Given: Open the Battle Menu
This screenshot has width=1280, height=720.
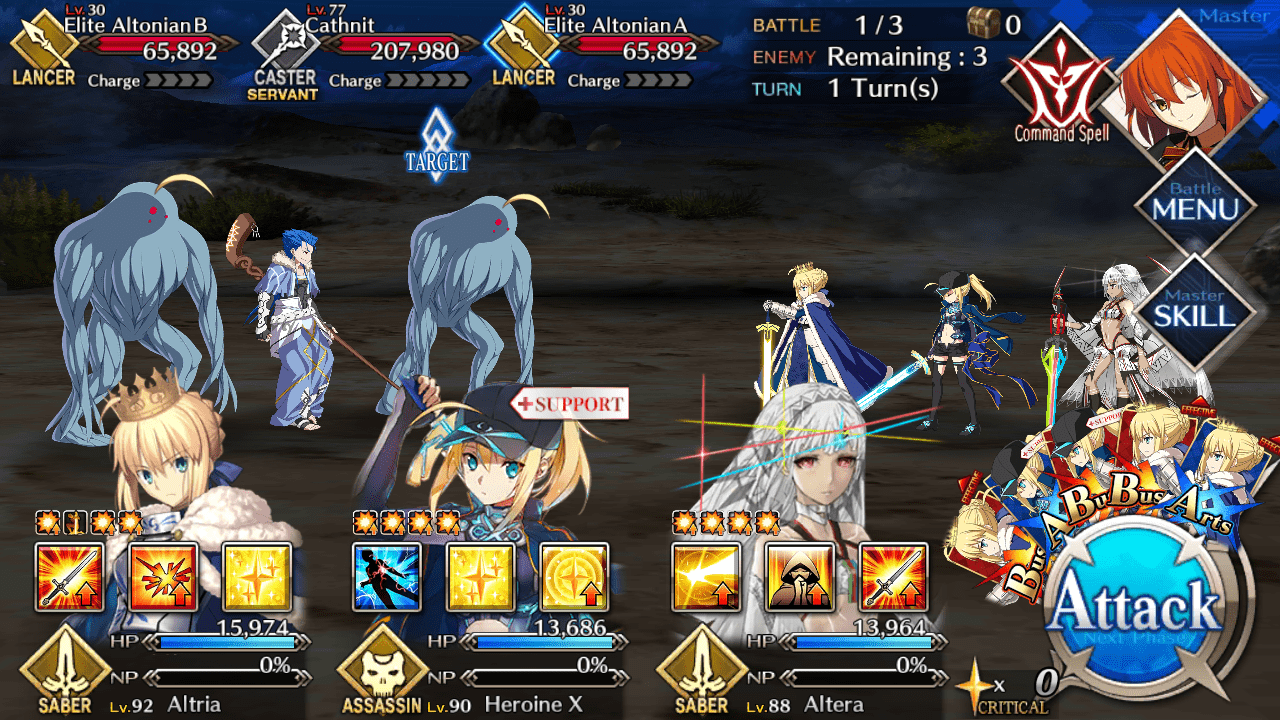Looking at the screenshot, I should pos(1195,204).
